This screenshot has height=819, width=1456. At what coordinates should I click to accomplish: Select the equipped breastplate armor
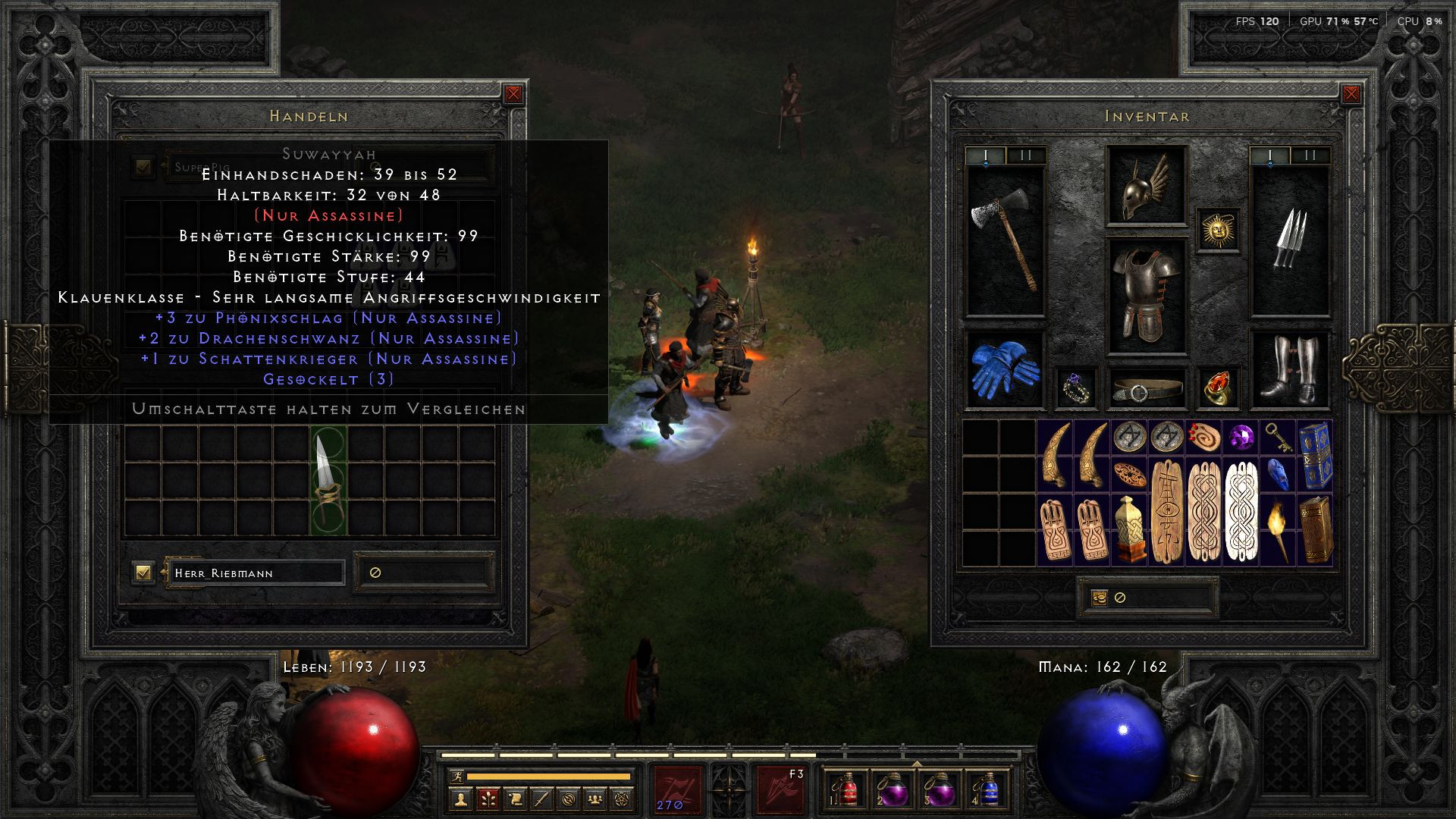1145,296
